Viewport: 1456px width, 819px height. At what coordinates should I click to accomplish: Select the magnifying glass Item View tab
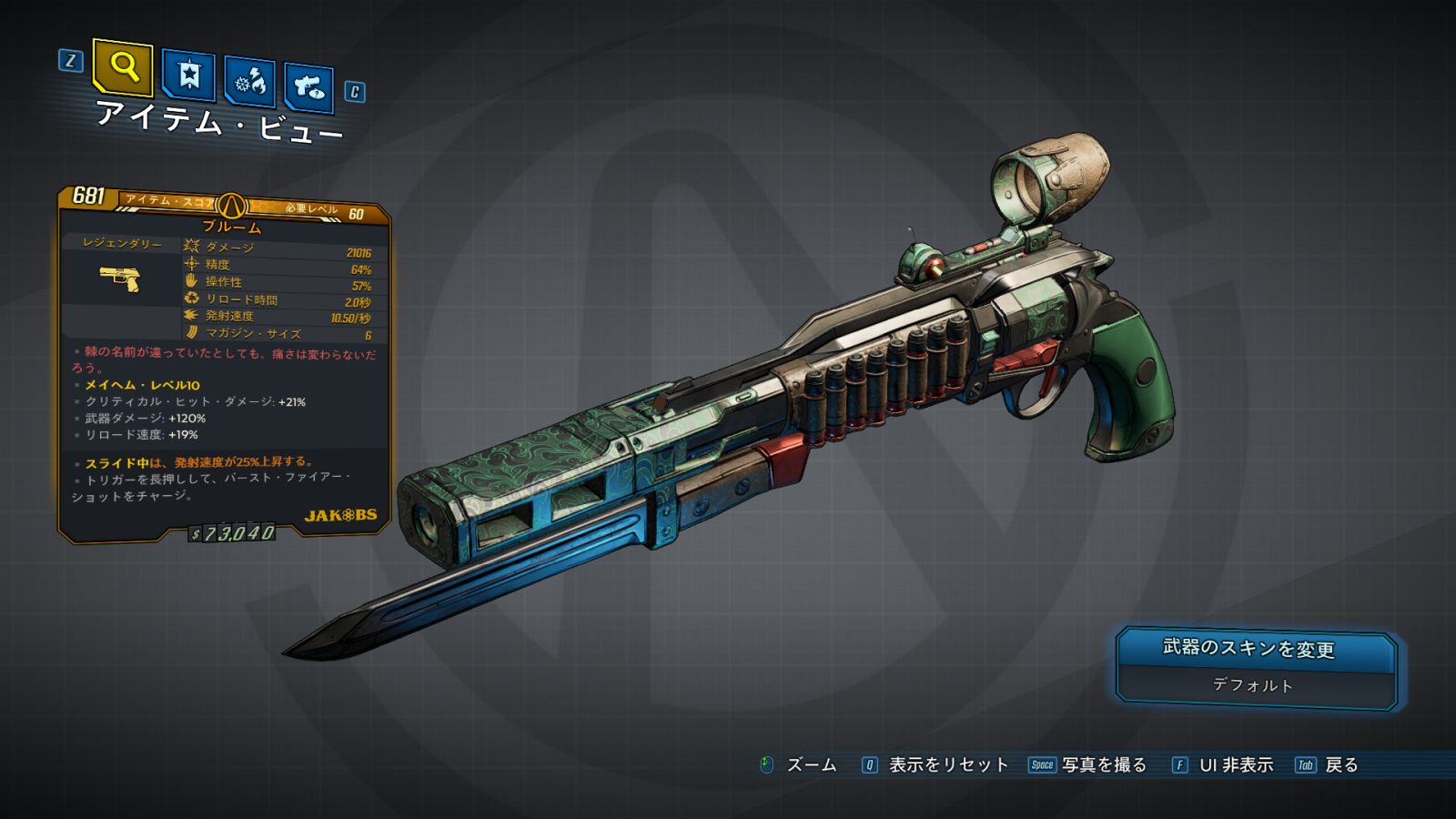click(123, 66)
